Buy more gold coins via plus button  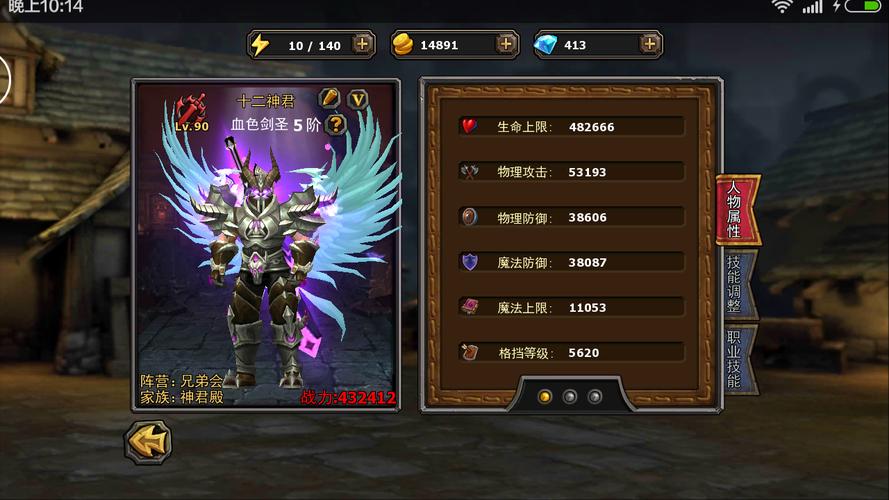coord(506,44)
